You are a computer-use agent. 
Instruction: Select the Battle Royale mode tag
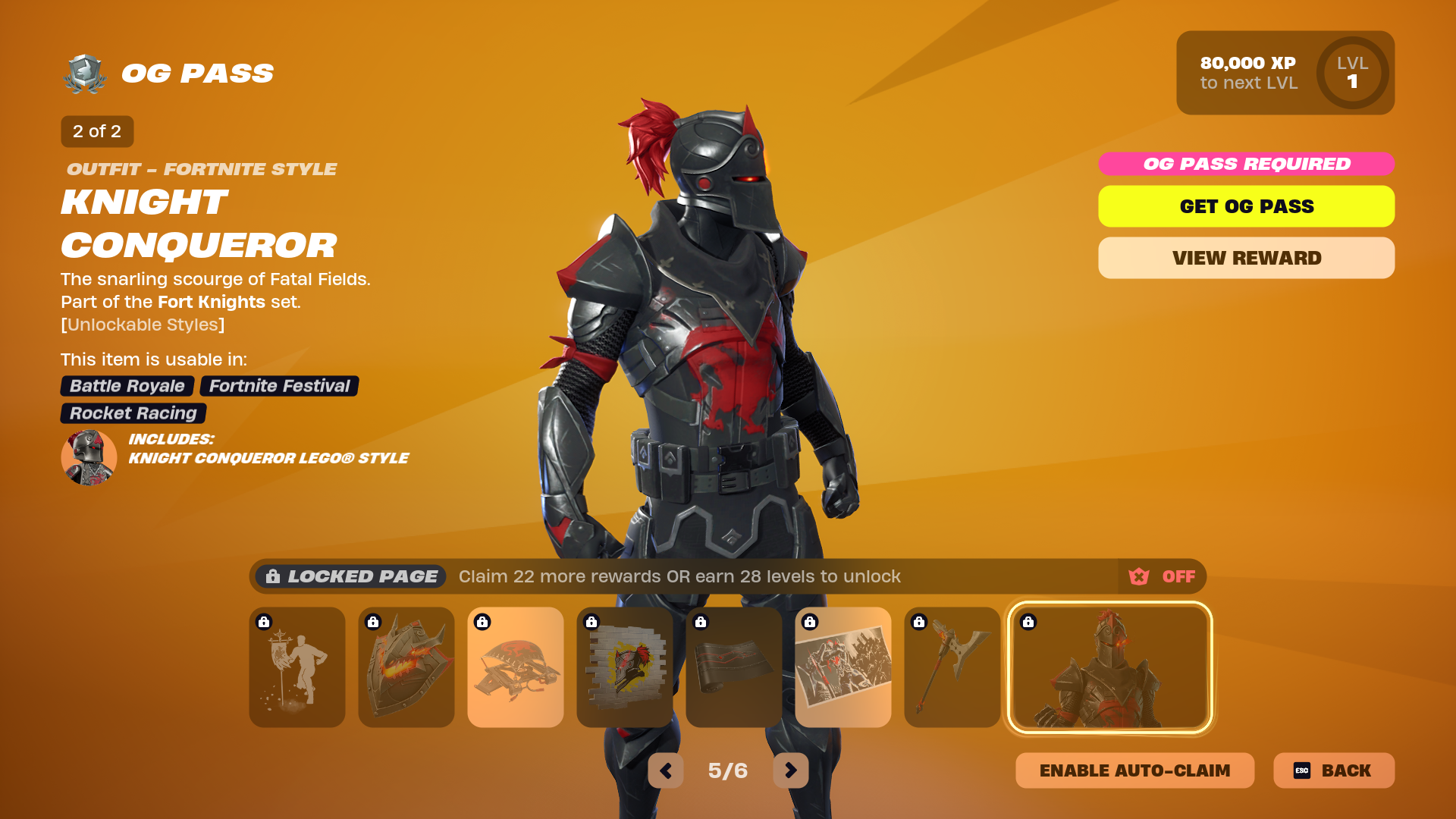[127, 386]
